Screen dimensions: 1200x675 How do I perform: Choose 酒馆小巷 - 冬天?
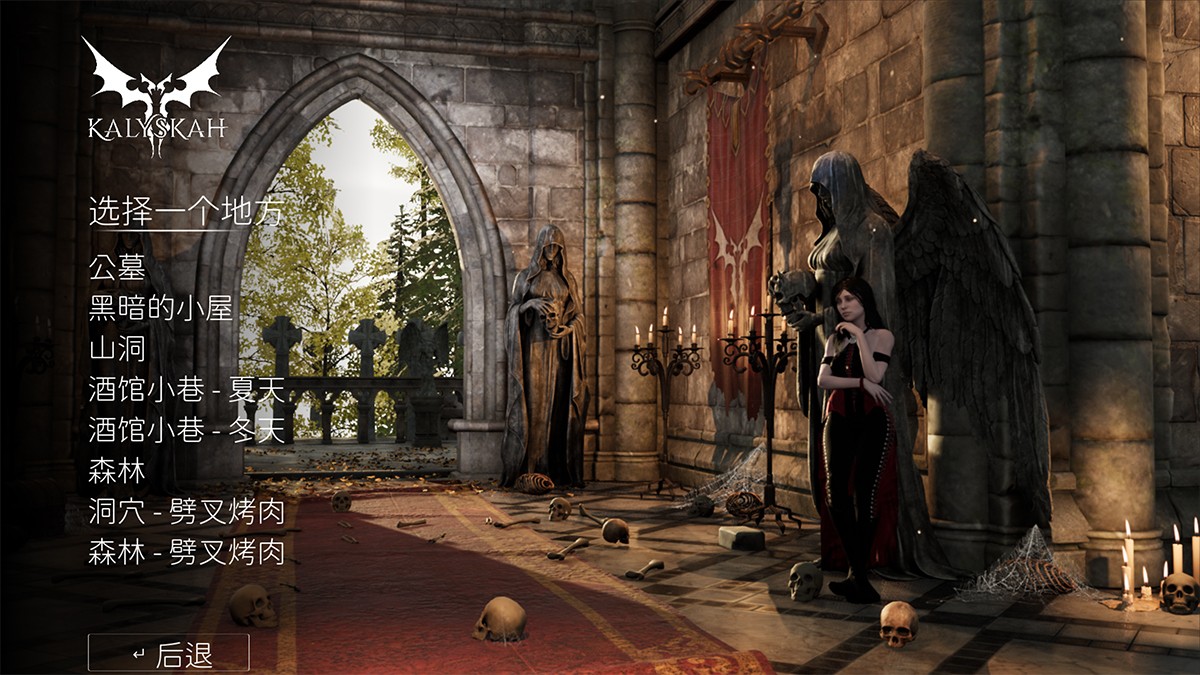point(187,430)
